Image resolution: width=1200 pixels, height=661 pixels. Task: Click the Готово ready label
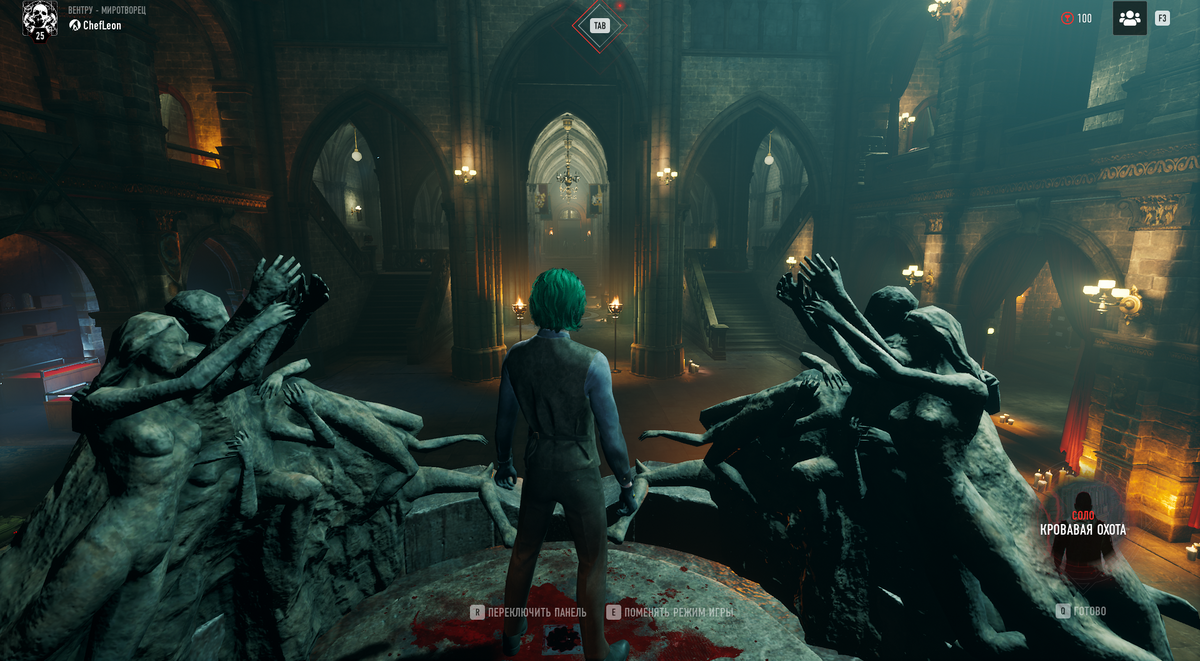pyautogui.click(x=1090, y=610)
